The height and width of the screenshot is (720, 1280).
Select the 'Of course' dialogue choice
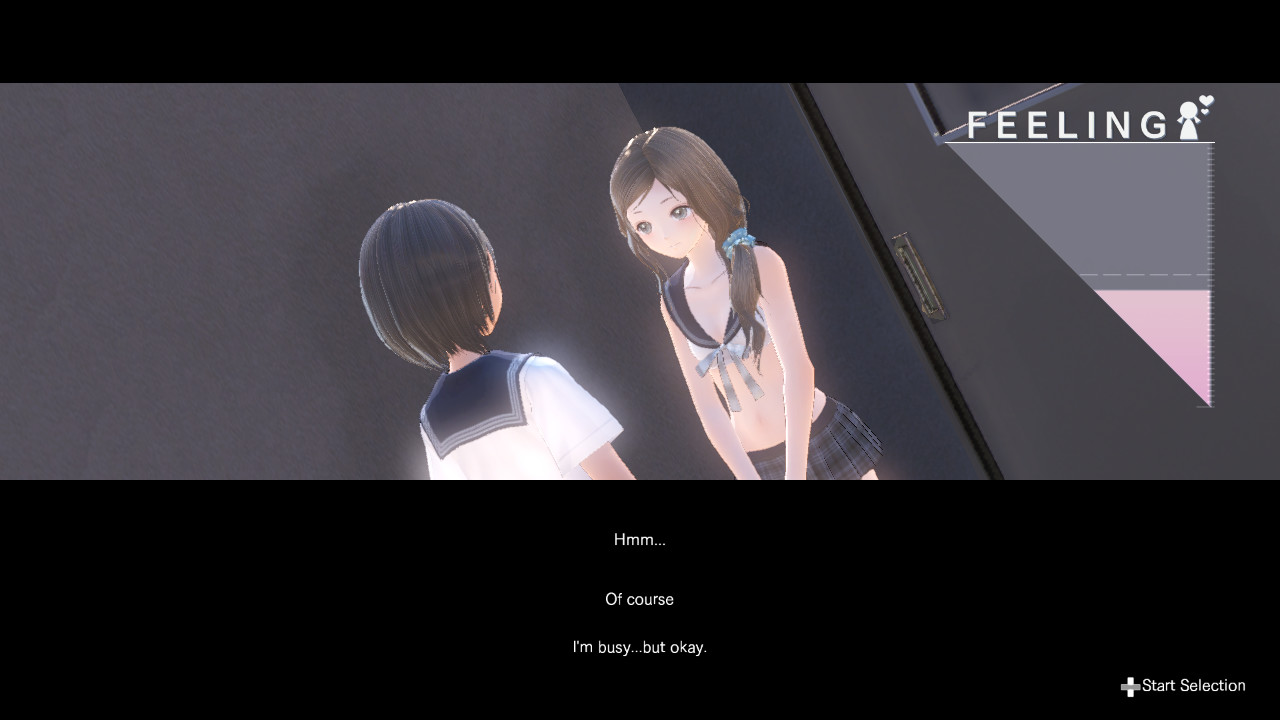639,599
